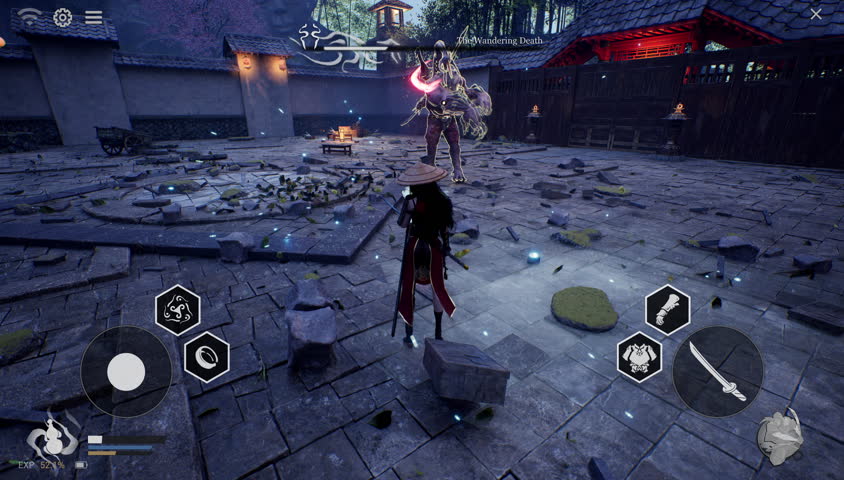
Task: Close the game with the X button
Action: click(x=816, y=14)
